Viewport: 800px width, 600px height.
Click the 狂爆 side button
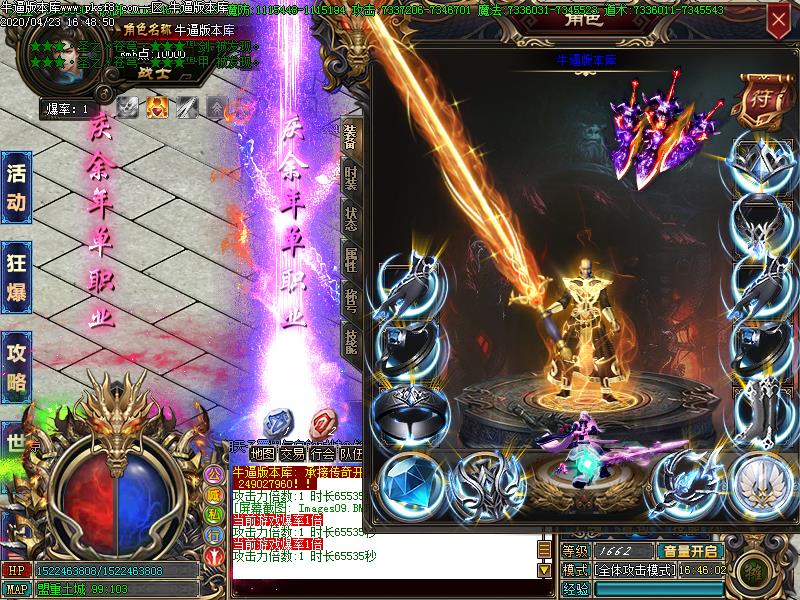pos(16,276)
